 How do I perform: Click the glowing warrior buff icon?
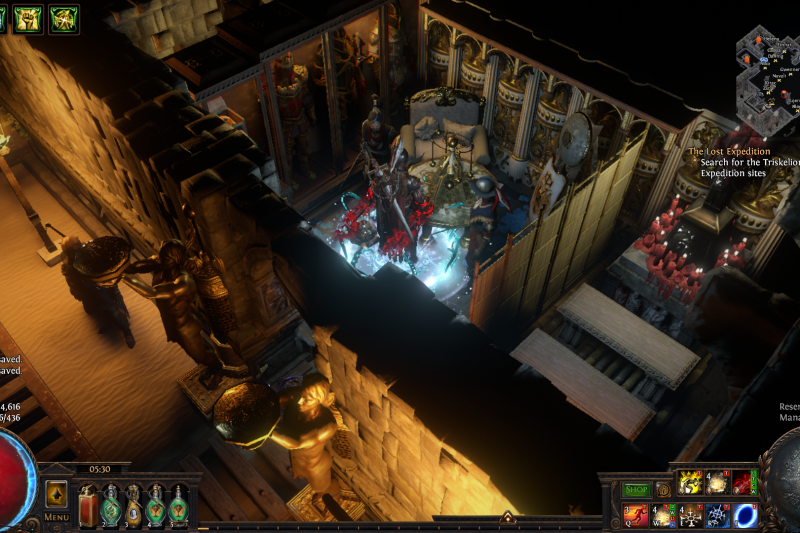64,19
